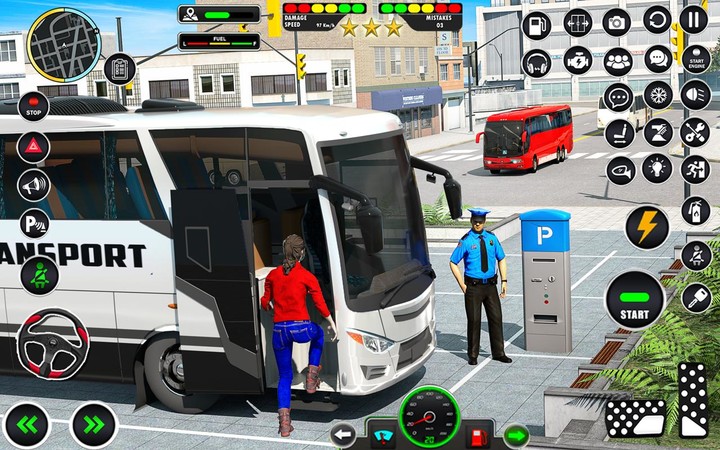Hit the red STOP button
The height and width of the screenshot is (450, 720).
(x=33, y=106)
